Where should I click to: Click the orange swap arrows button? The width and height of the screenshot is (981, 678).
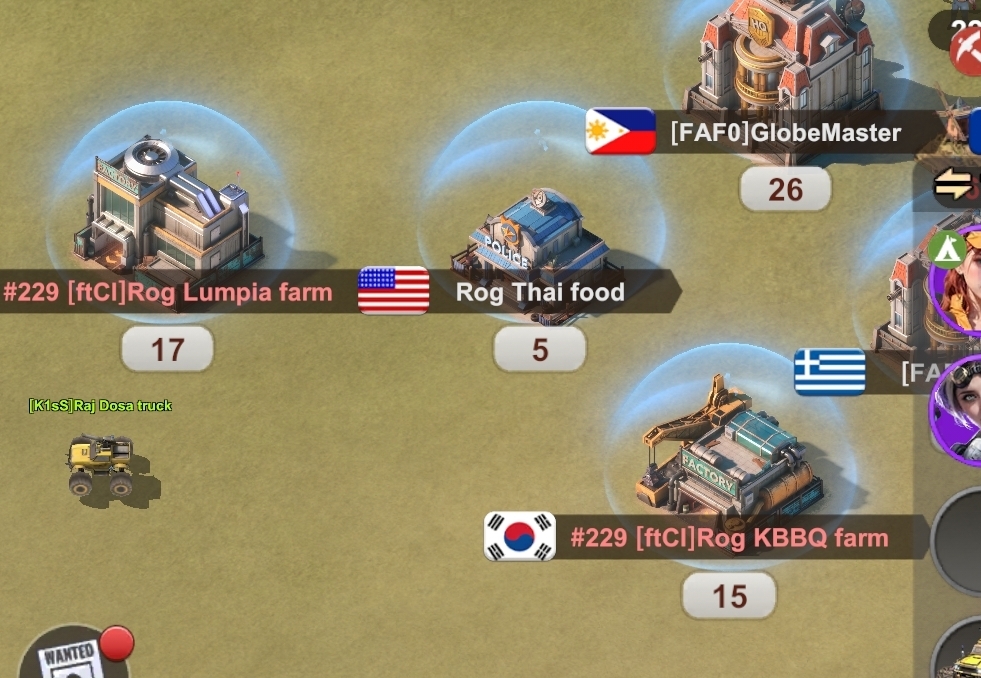coord(952,186)
